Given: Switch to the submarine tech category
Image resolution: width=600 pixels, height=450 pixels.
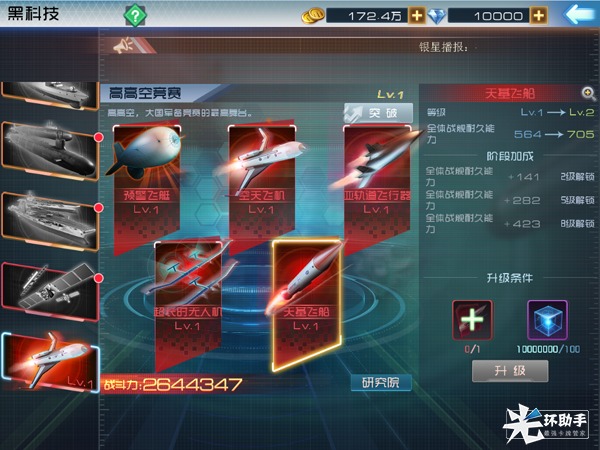Looking at the screenshot, I should click(49, 150).
